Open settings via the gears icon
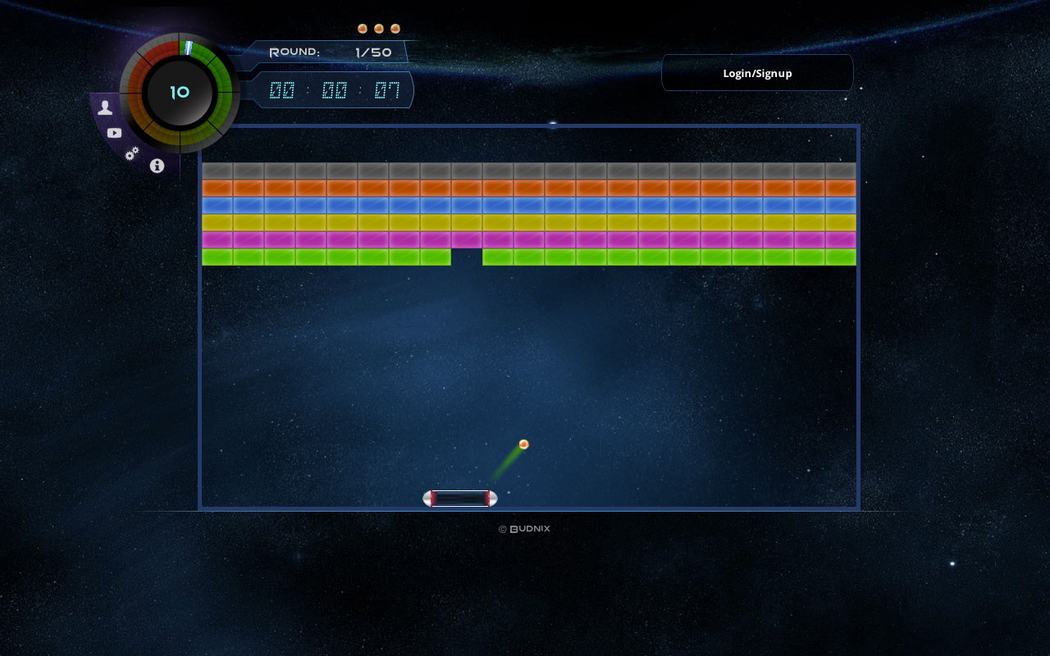The image size is (1050, 656). point(131,153)
